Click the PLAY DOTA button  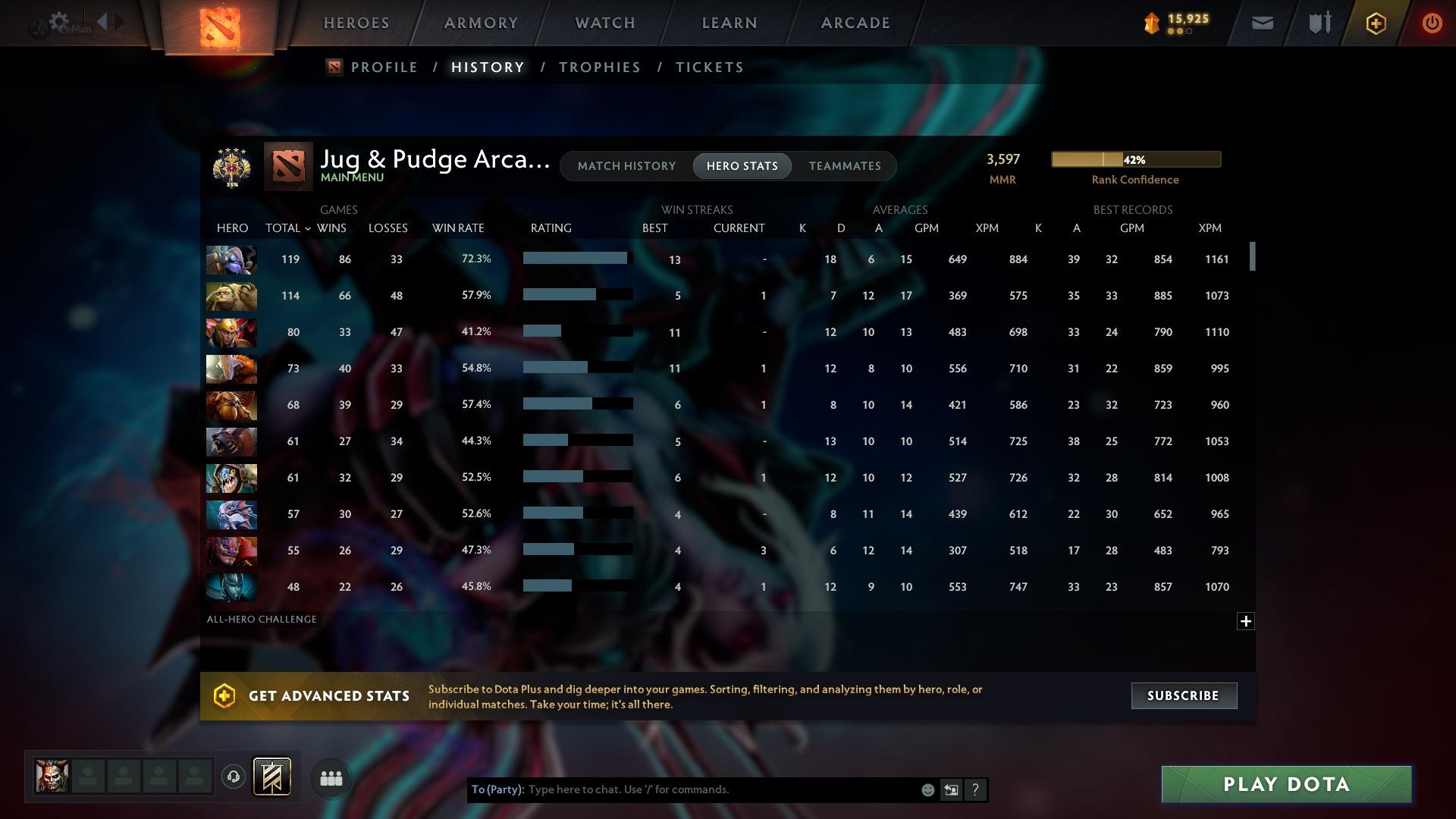1284,784
